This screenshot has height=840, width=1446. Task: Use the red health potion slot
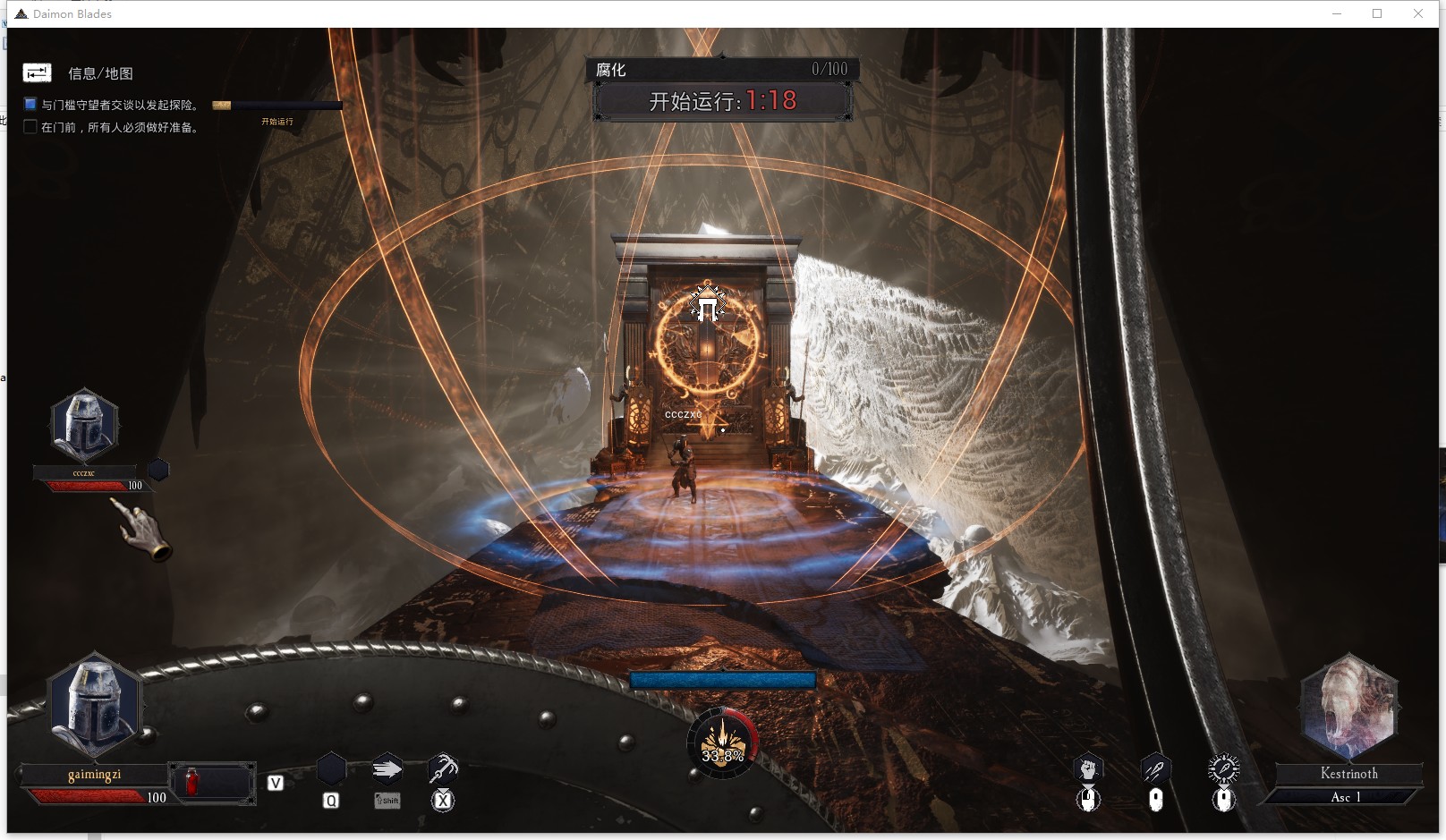[x=192, y=782]
